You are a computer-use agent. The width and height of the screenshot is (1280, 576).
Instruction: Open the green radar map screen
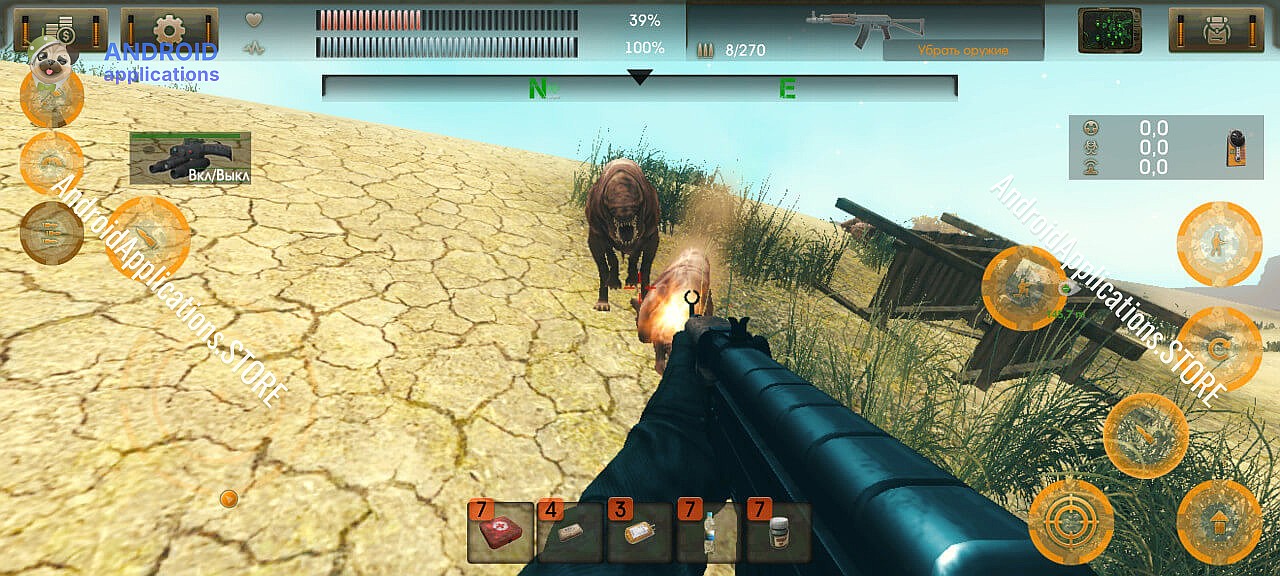point(1109,29)
